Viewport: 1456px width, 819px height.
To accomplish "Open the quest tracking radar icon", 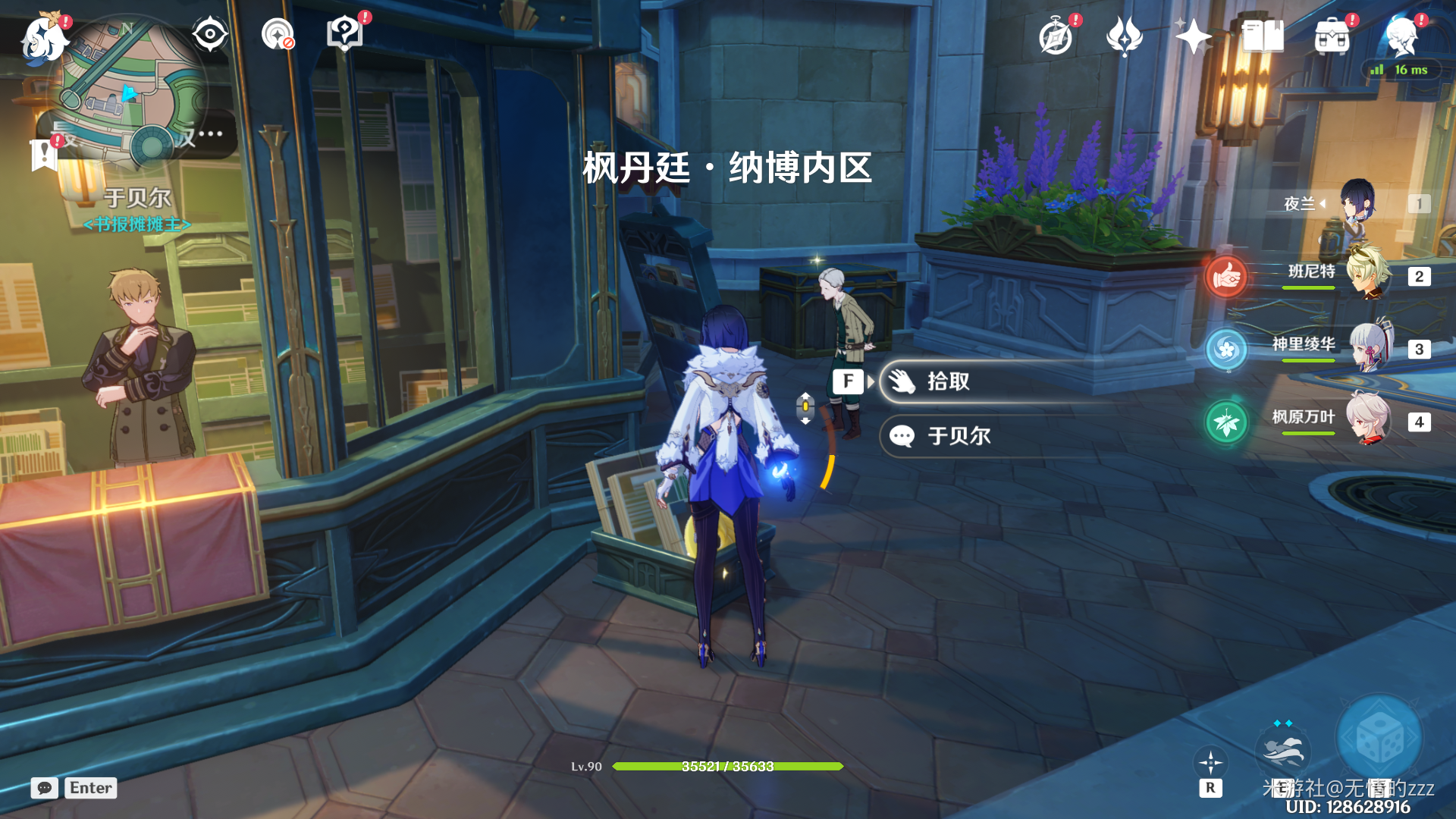I will (278, 34).
